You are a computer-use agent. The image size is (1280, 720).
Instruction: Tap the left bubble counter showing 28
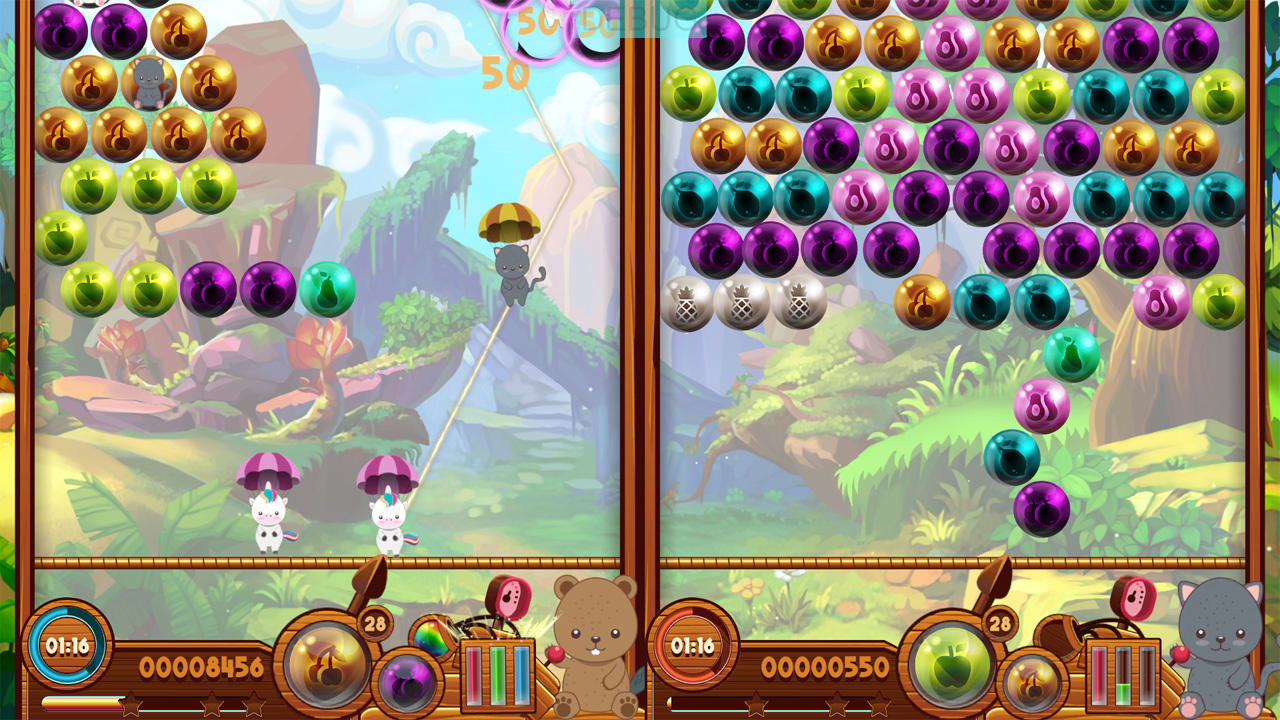tap(374, 624)
